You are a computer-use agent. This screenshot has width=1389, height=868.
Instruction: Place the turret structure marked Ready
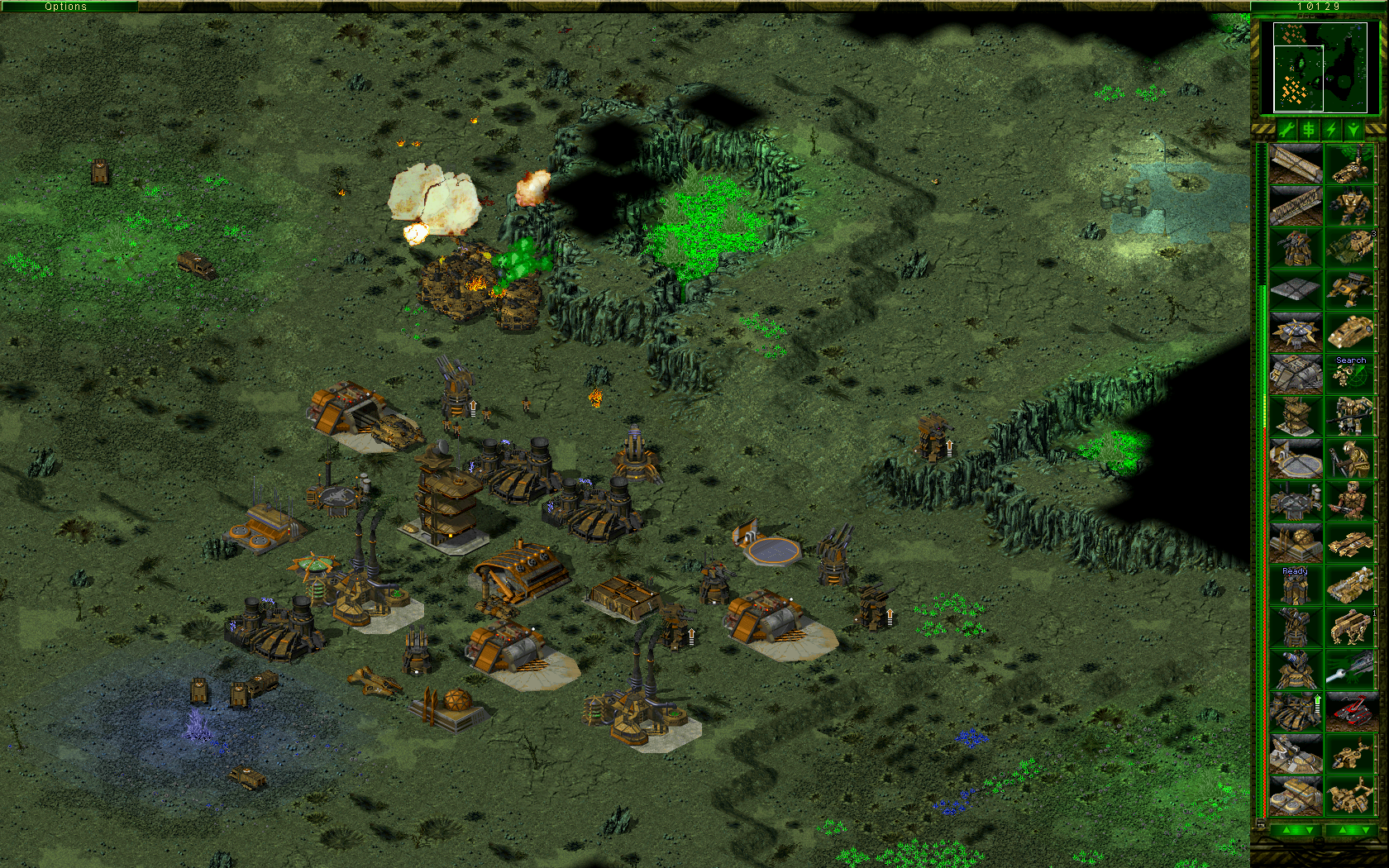point(1296,584)
